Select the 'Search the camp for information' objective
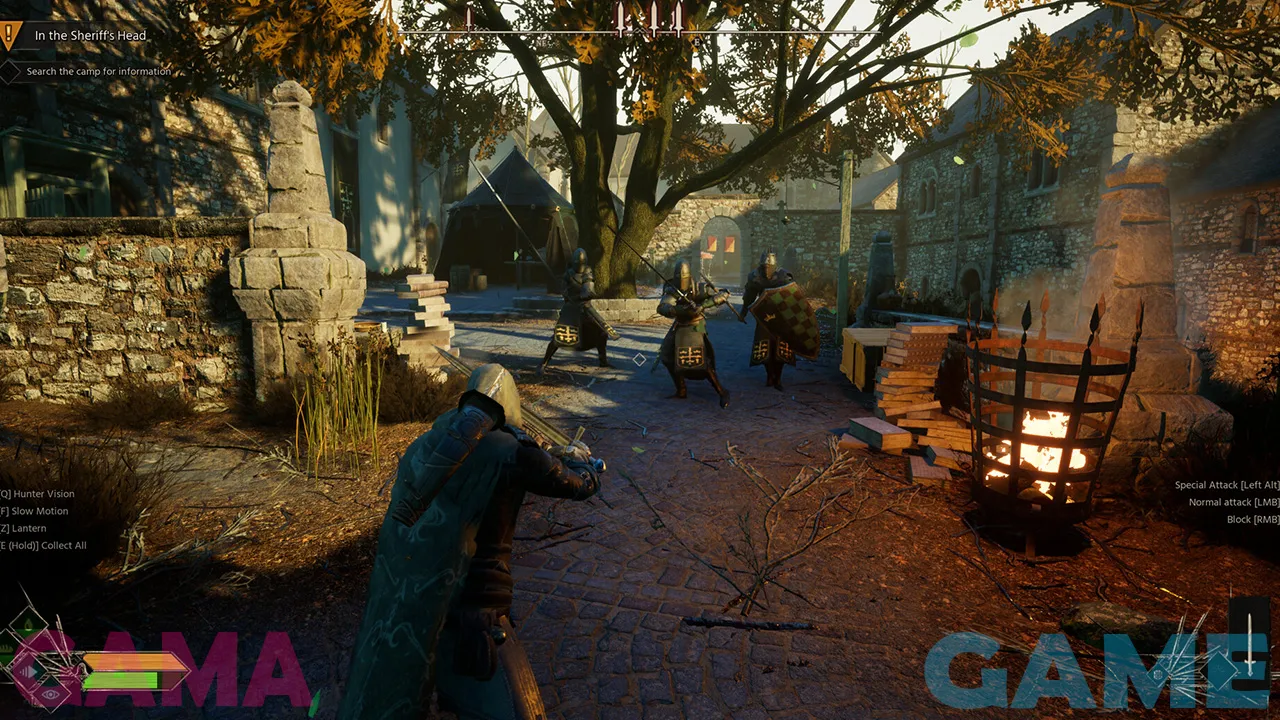Screen dimensions: 1280x720 click(x=98, y=72)
